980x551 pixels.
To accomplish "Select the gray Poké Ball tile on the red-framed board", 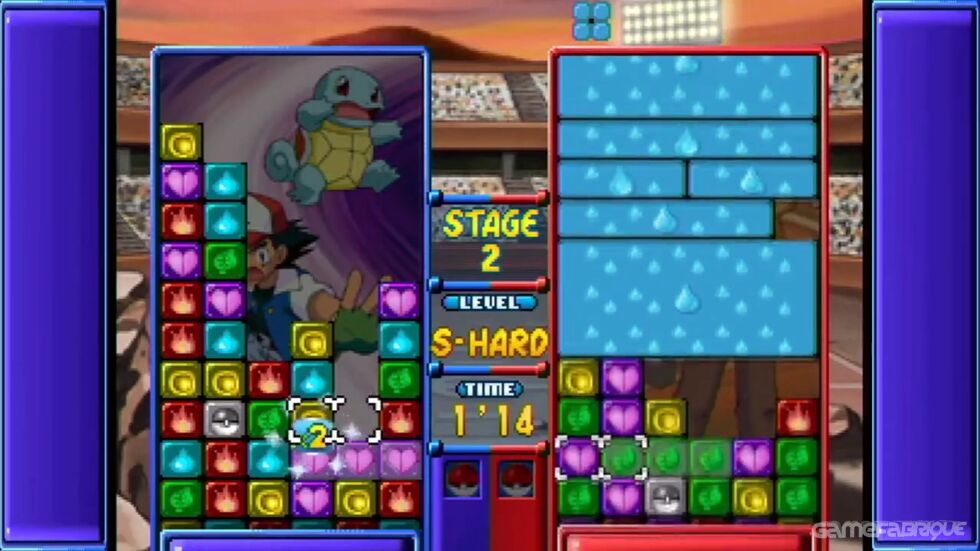I will point(665,495).
